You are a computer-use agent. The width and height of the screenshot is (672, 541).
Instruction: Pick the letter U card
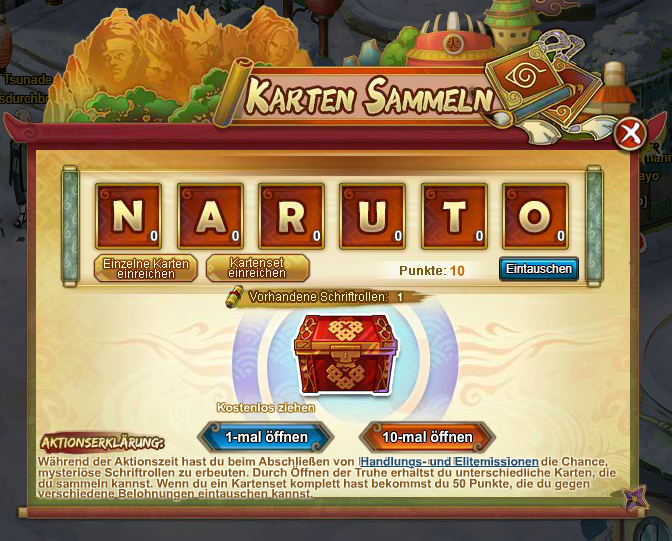pos(372,216)
